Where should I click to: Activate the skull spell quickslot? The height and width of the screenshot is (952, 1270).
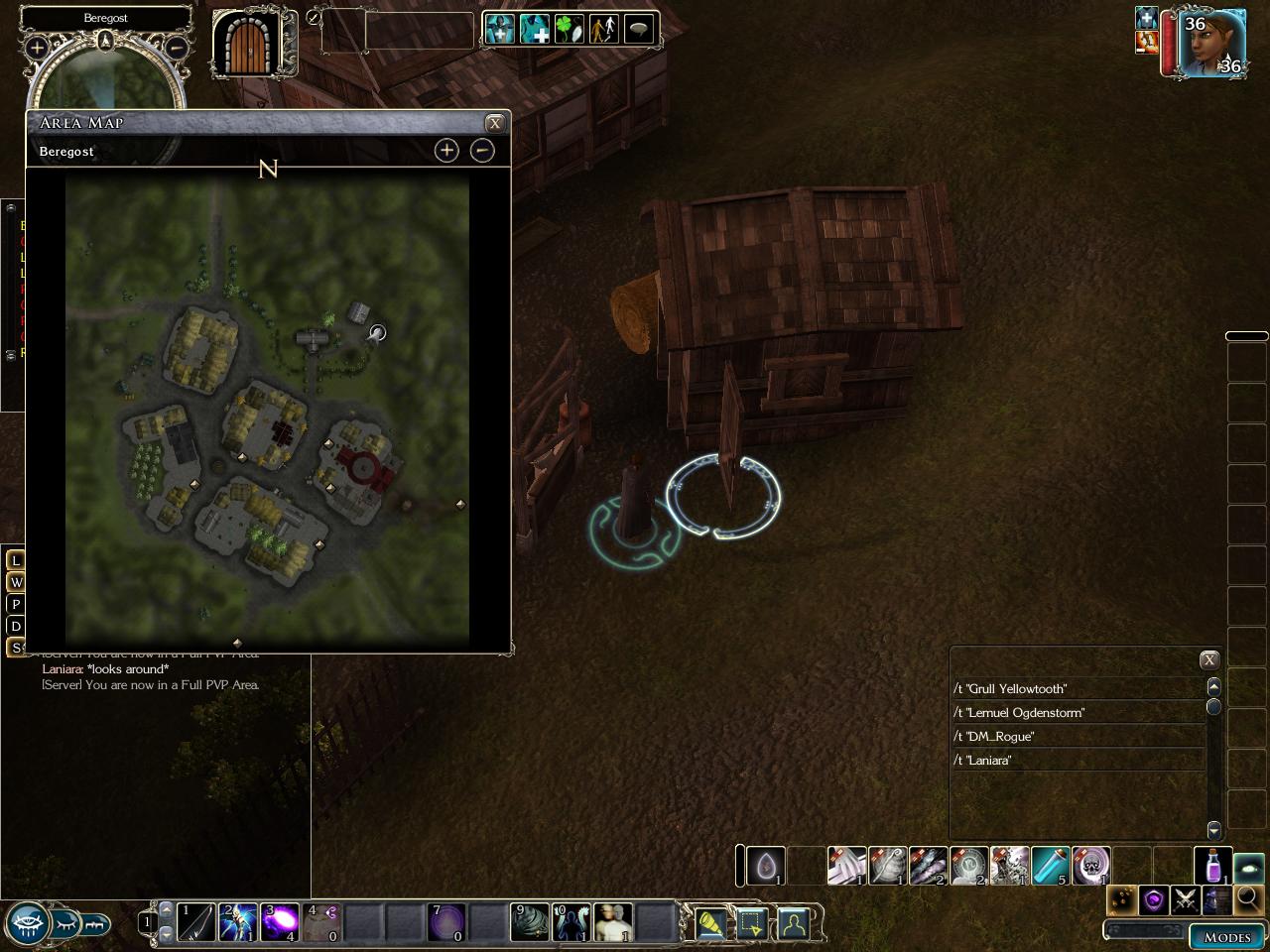pyautogui.click(x=1090, y=866)
